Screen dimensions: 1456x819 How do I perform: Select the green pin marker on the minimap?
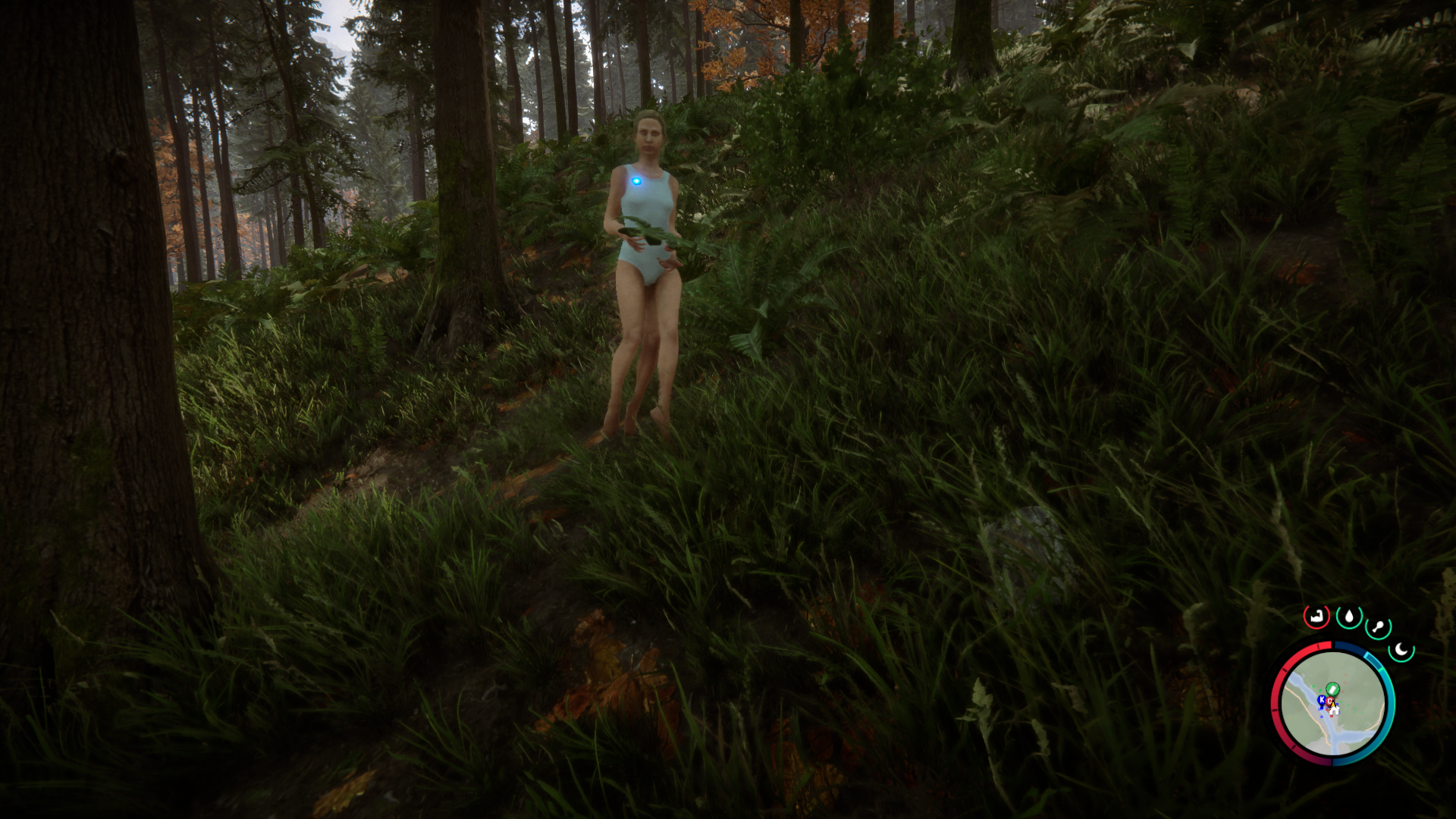1332,689
